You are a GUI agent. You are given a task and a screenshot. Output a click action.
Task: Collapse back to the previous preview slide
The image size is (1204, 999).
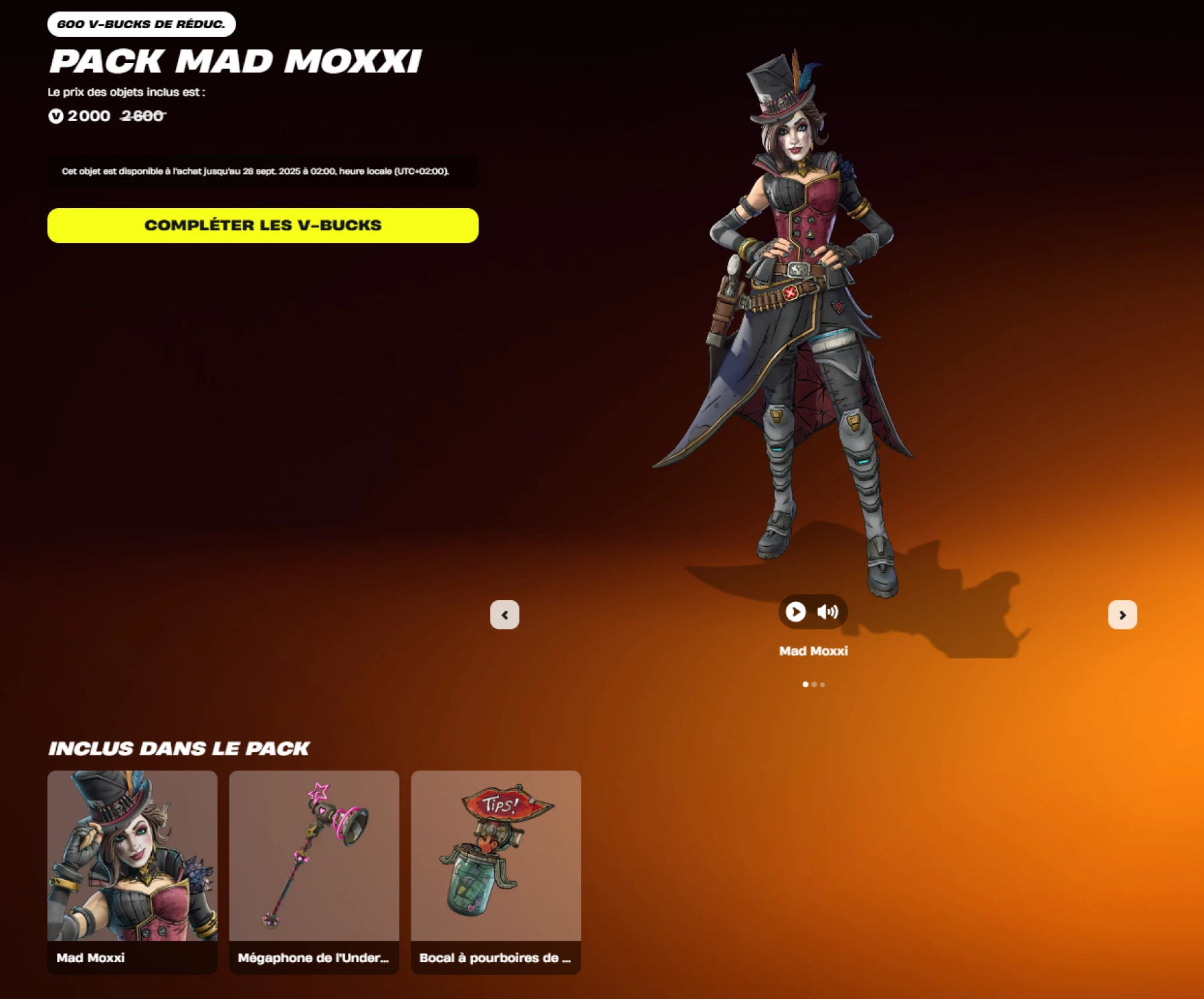click(x=505, y=614)
